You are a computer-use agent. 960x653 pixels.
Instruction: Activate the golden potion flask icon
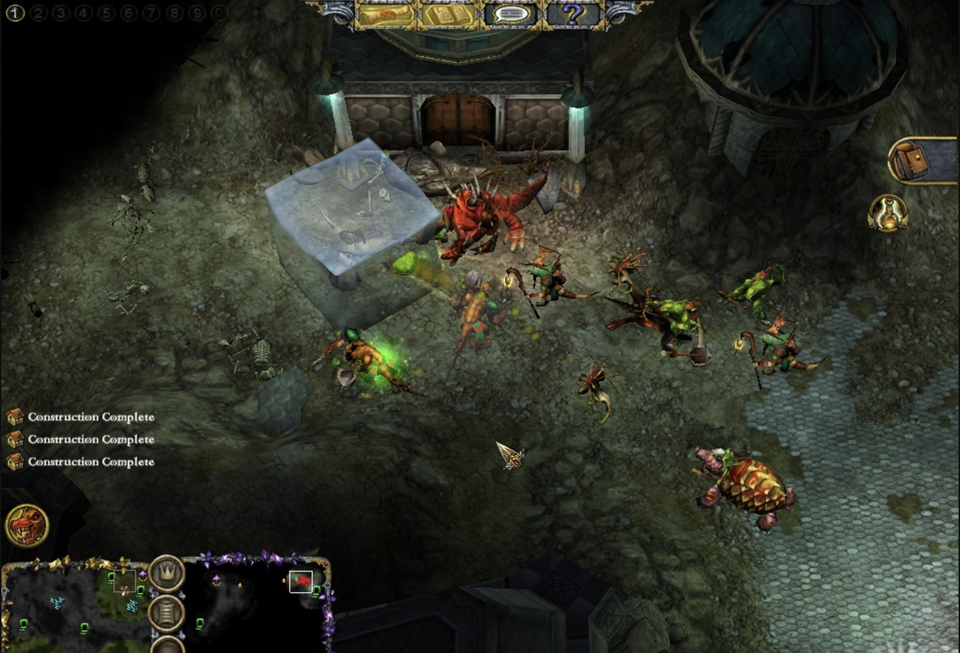tap(887, 212)
